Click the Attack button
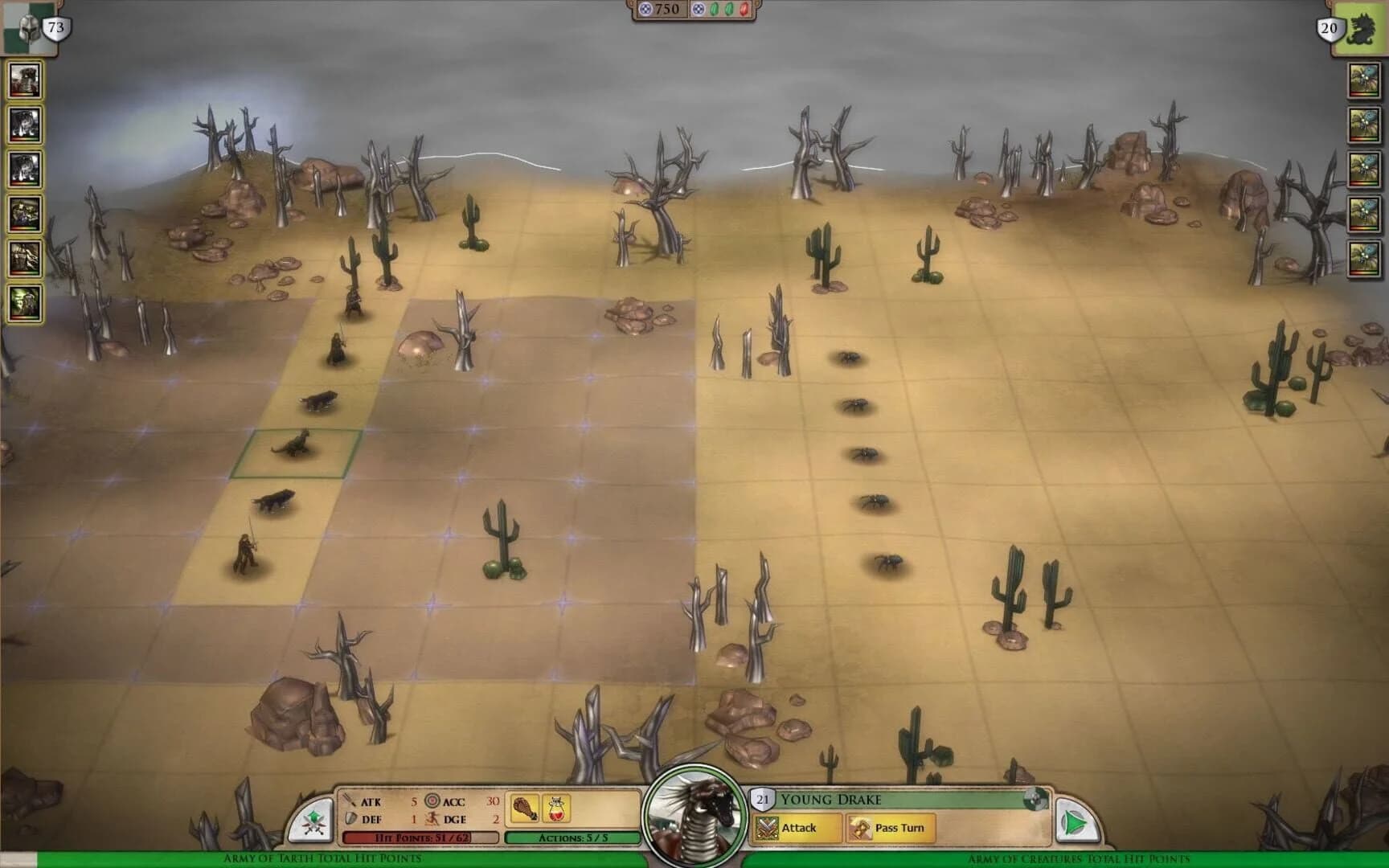This screenshot has width=1389, height=868. pos(801,828)
